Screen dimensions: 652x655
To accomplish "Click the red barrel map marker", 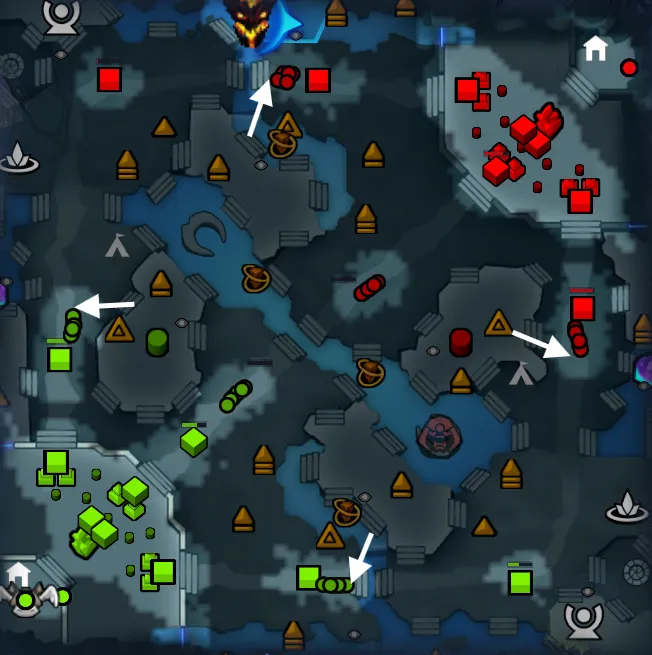I will pos(460,342).
